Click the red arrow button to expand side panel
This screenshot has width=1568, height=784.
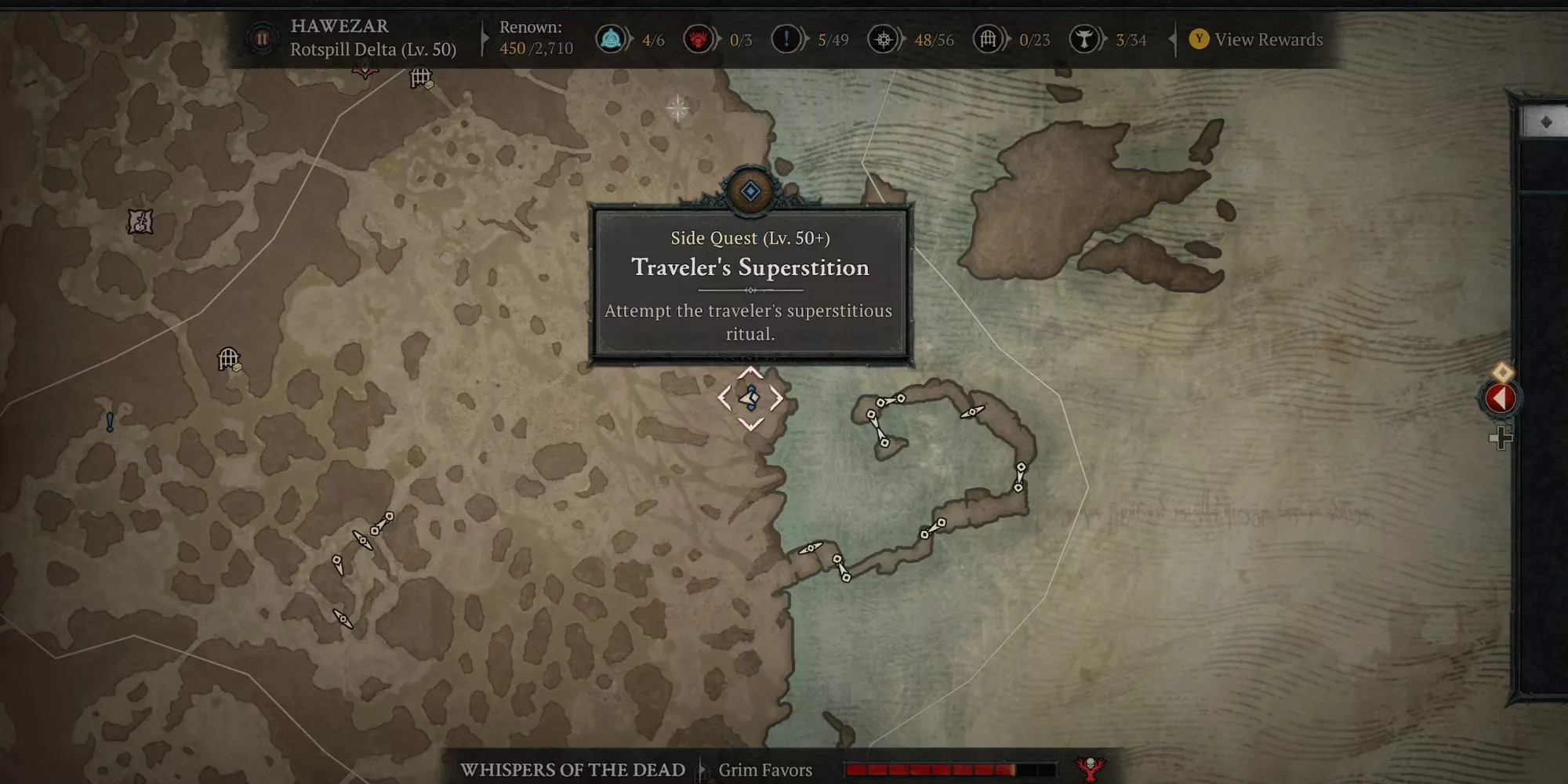pyautogui.click(x=1500, y=398)
